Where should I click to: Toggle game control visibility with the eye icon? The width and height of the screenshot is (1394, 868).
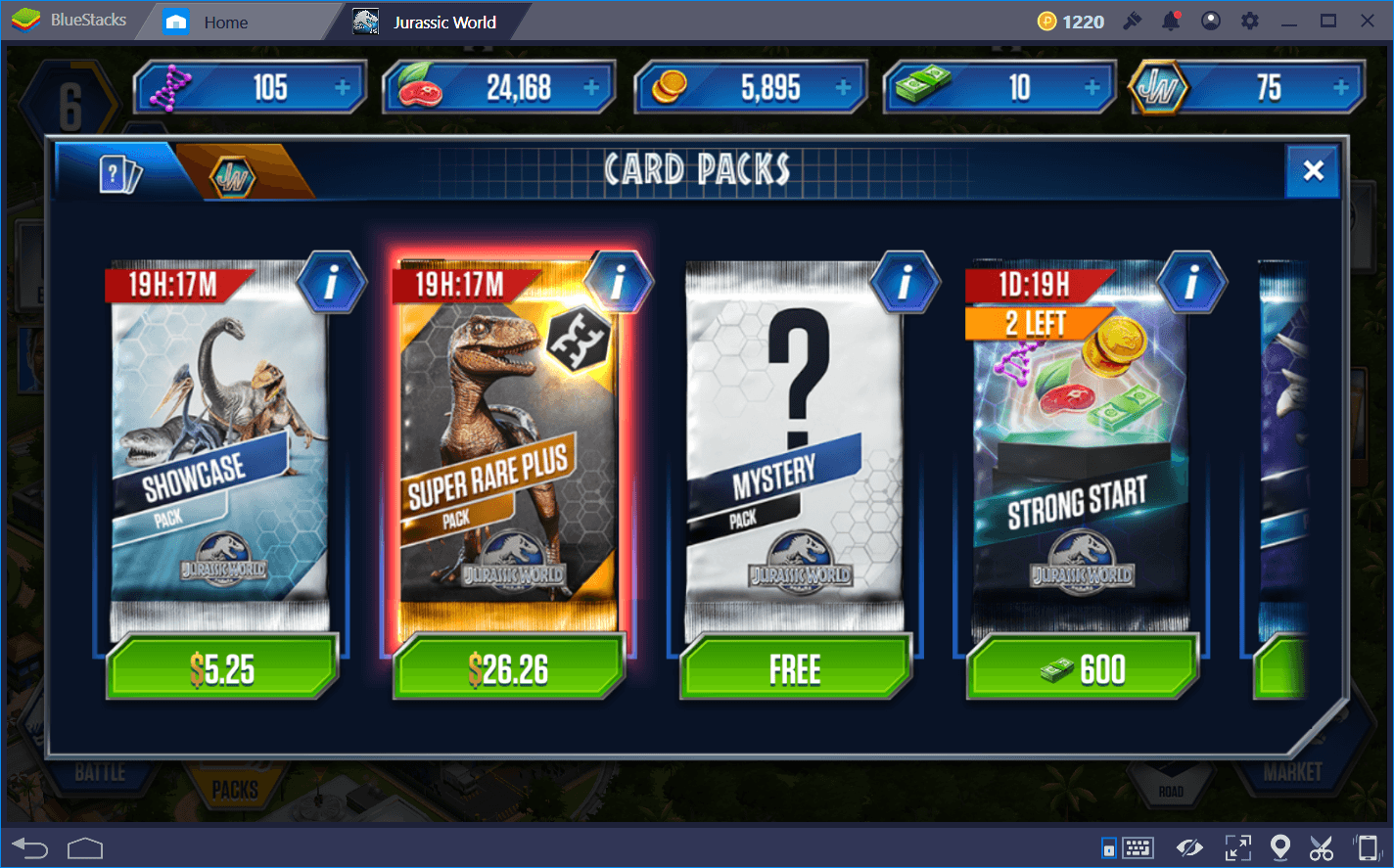(x=1190, y=847)
